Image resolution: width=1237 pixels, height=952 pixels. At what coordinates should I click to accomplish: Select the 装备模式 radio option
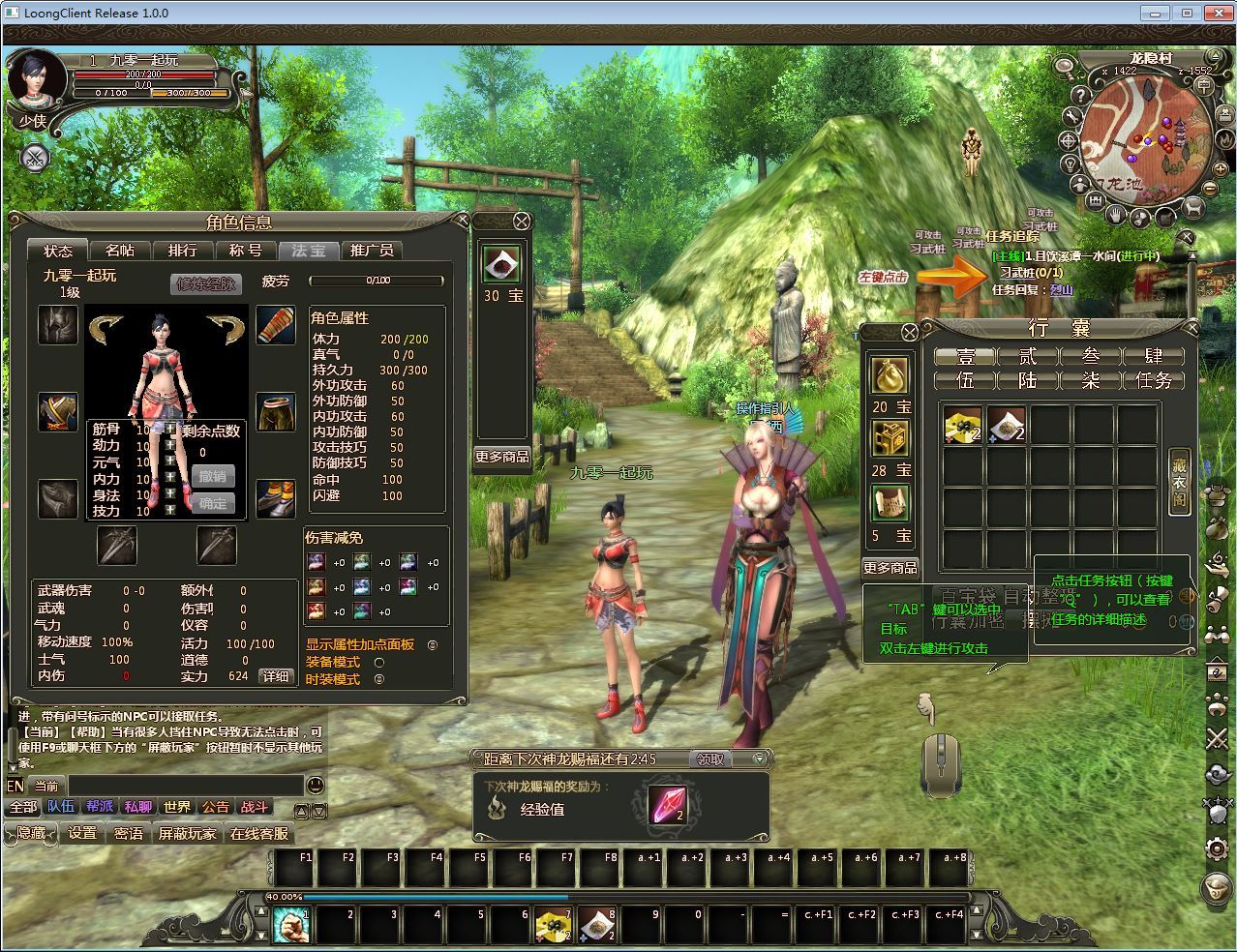(x=379, y=663)
